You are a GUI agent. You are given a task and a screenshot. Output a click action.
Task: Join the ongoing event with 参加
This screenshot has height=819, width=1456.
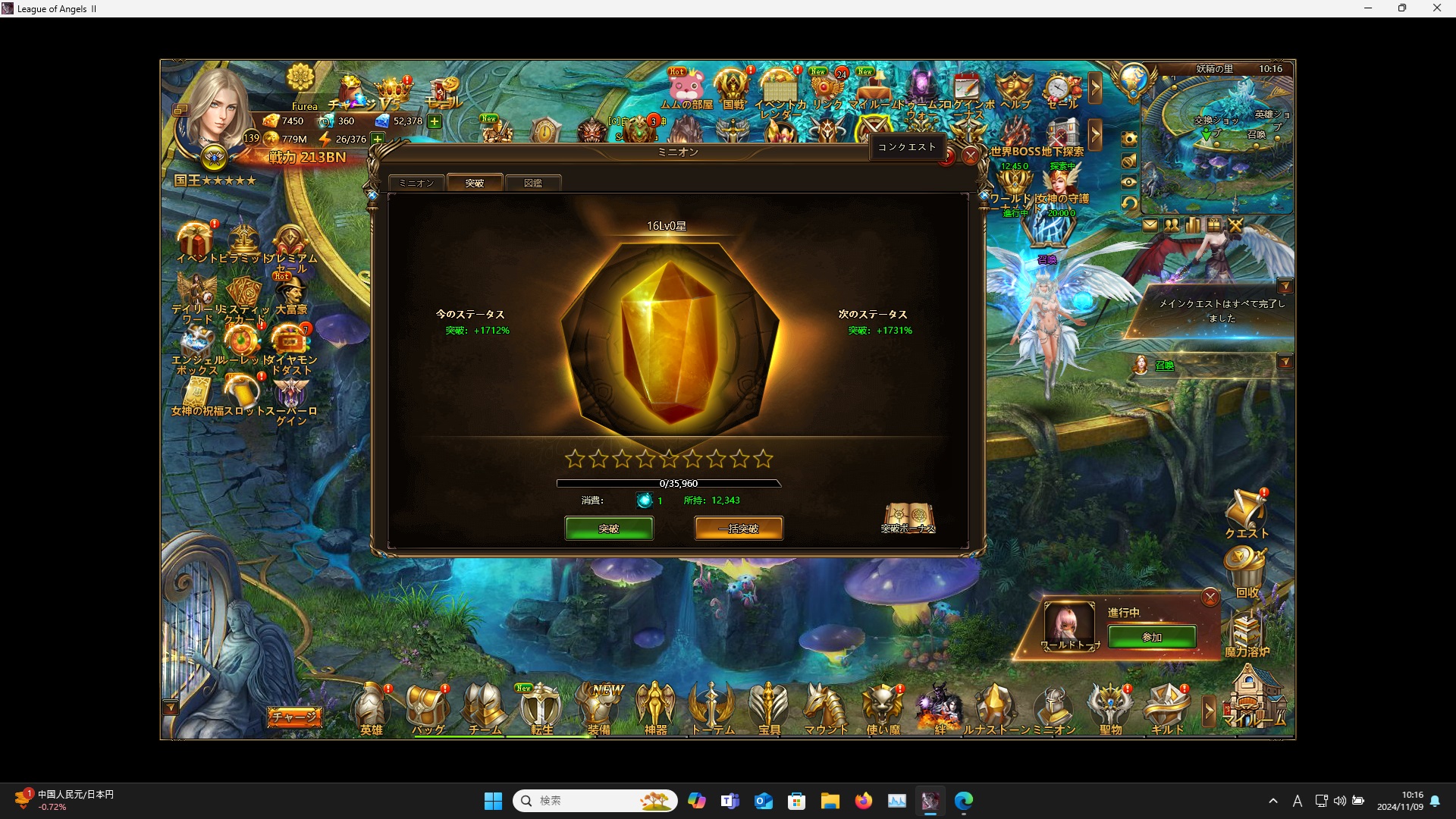tap(1152, 637)
